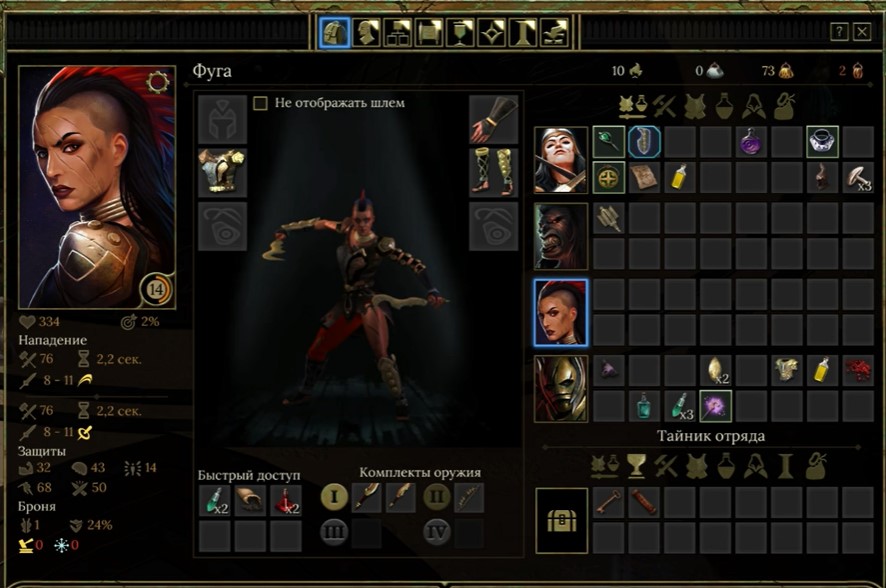Select the equipped boots slot
The height and width of the screenshot is (588, 886).
(x=494, y=172)
